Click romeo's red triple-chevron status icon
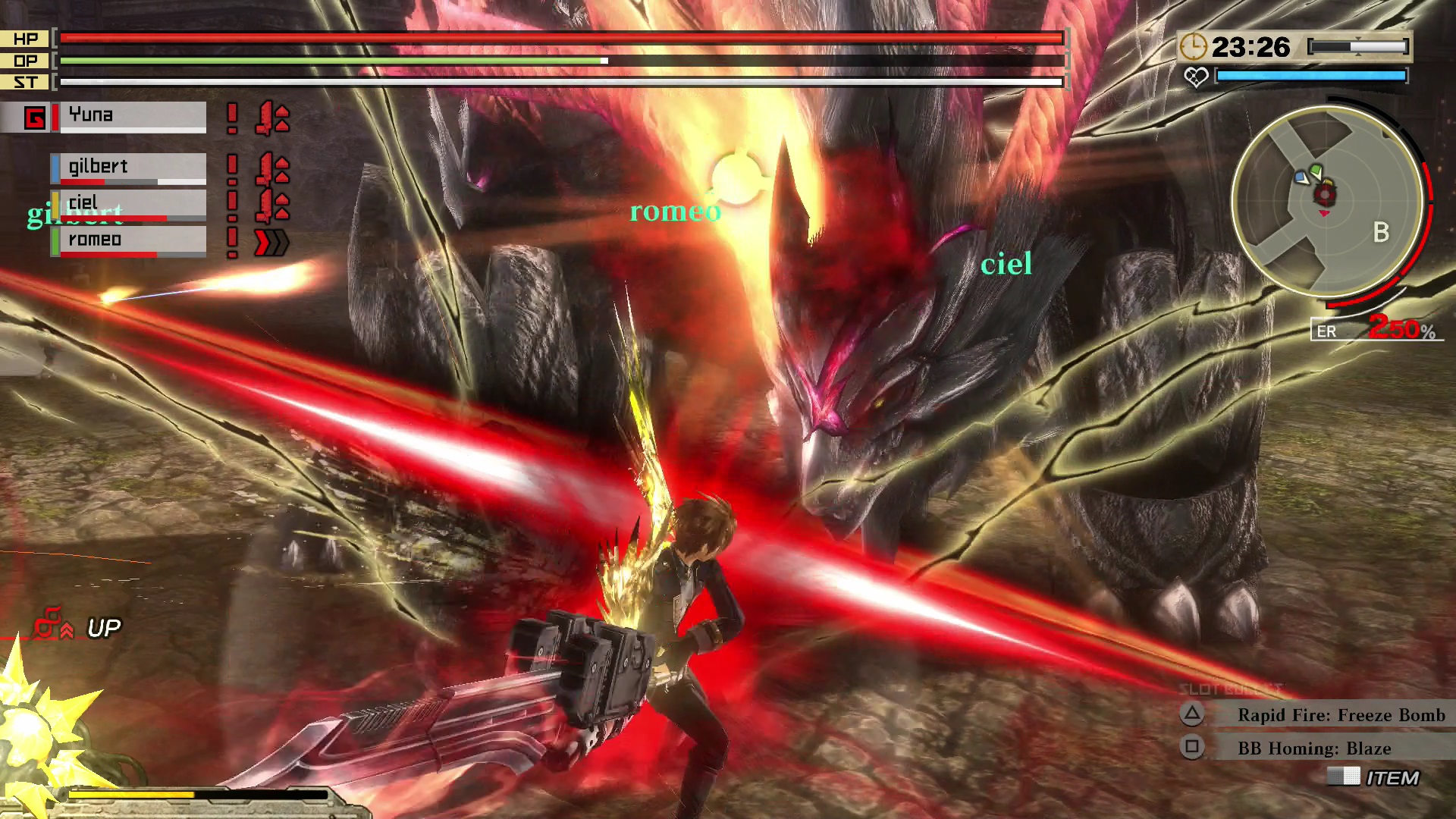 (x=271, y=243)
